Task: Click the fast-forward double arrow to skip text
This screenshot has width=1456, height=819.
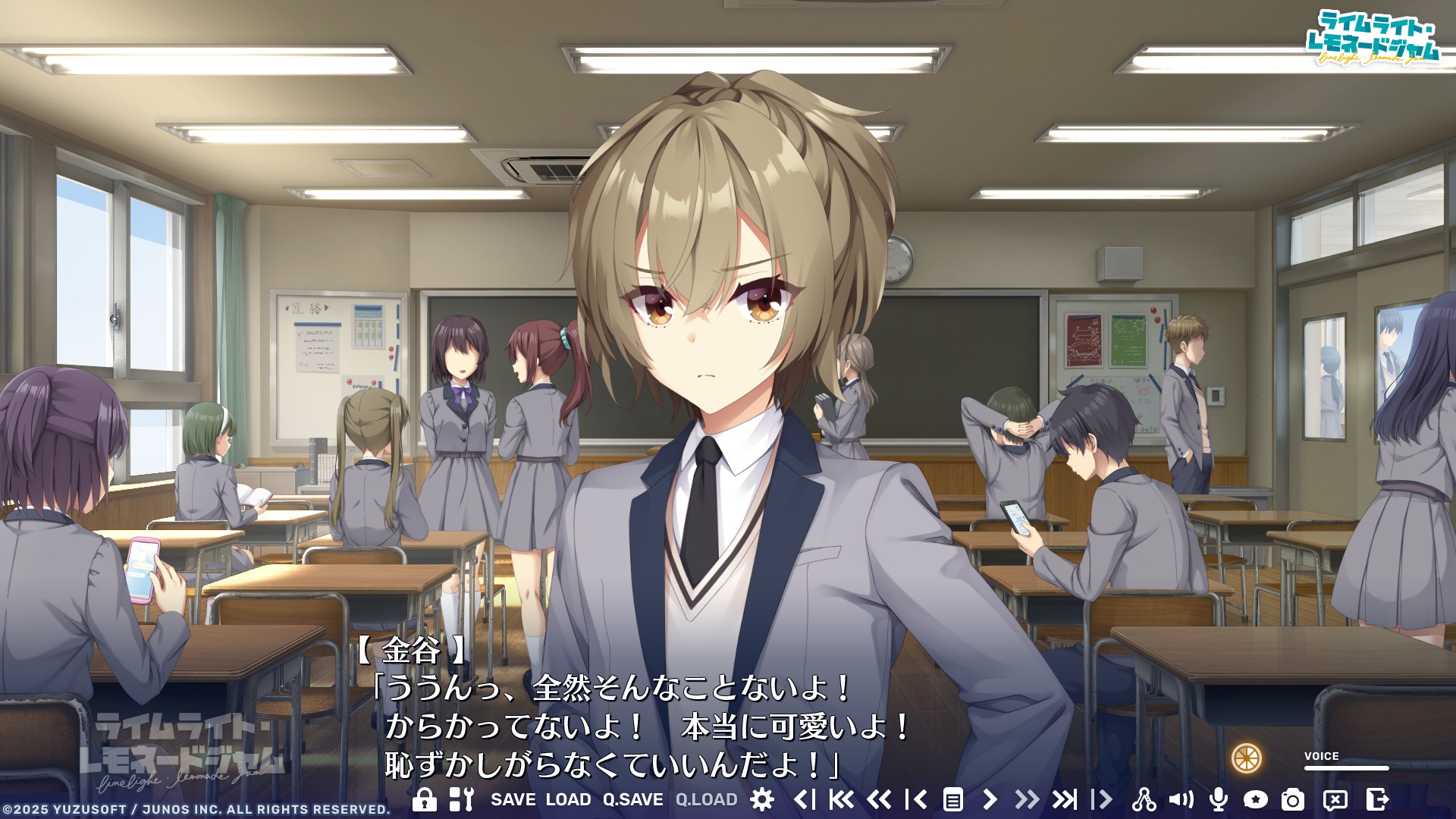Action: point(1028,797)
